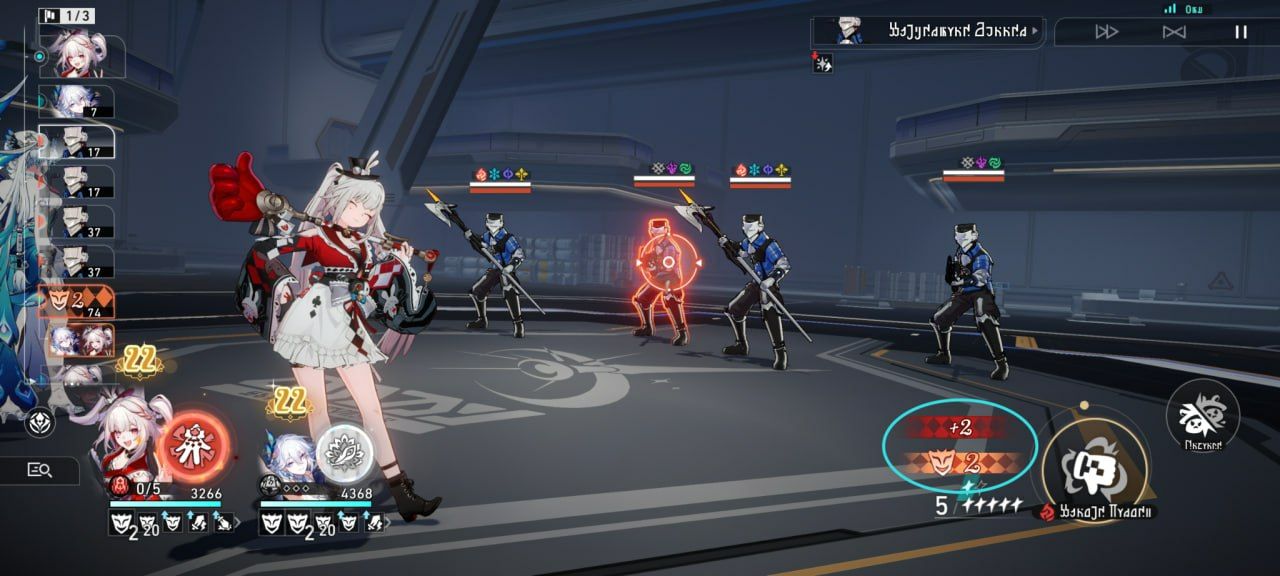This screenshot has width=1280, height=576.
Task: Select the top active turn-order portrait
Action: (x=84, y=57)
